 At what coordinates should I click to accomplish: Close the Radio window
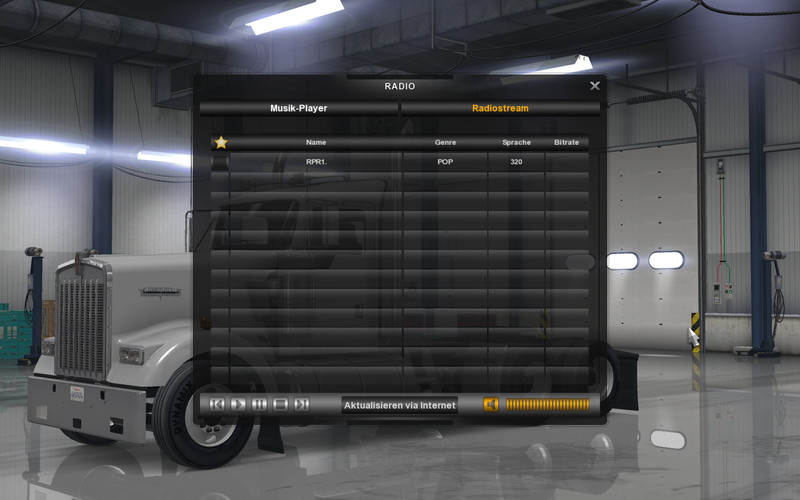595,86
